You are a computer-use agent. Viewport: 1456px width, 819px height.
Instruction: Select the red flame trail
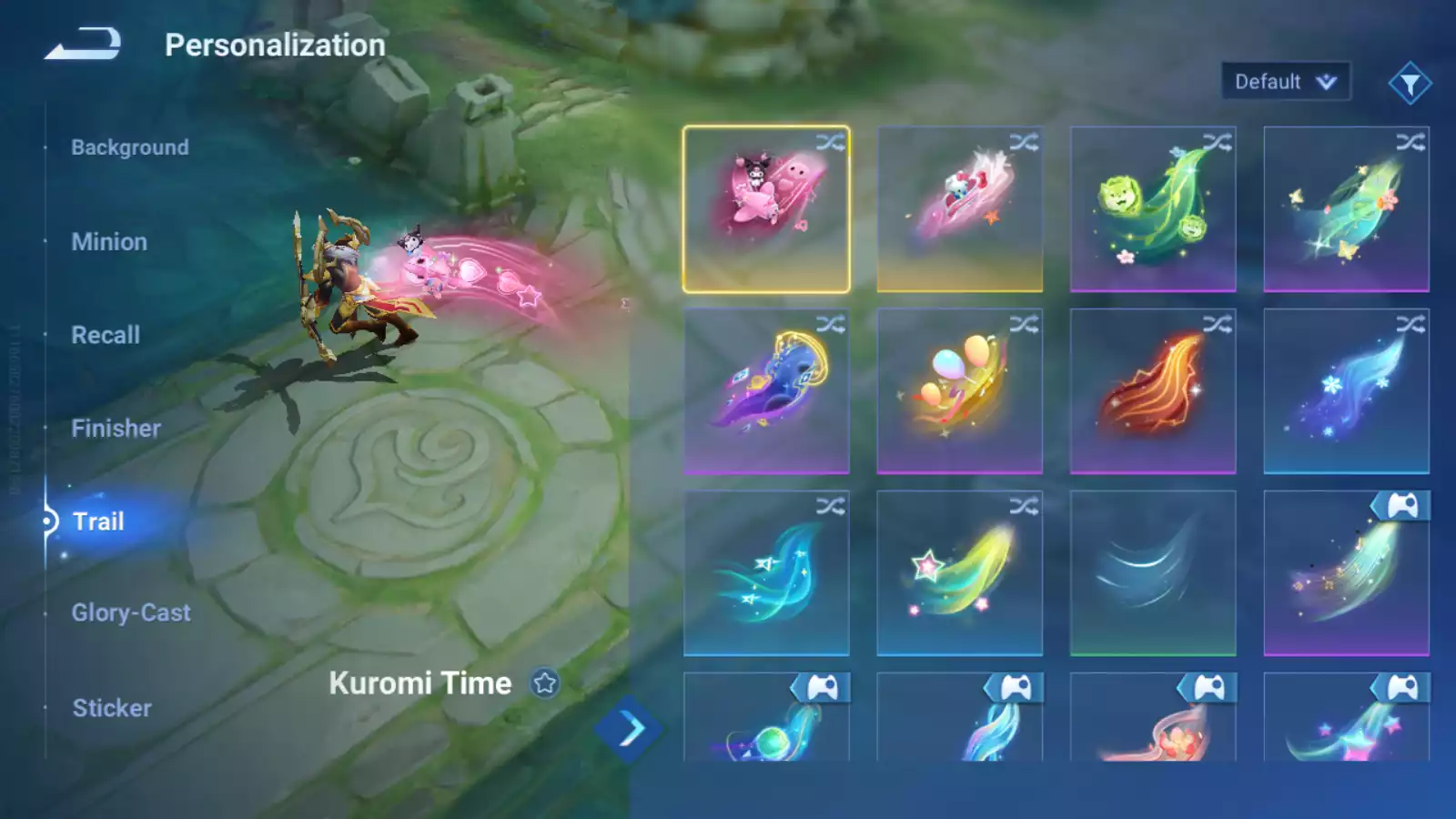pyautogui.click(x=1152, y=391)
